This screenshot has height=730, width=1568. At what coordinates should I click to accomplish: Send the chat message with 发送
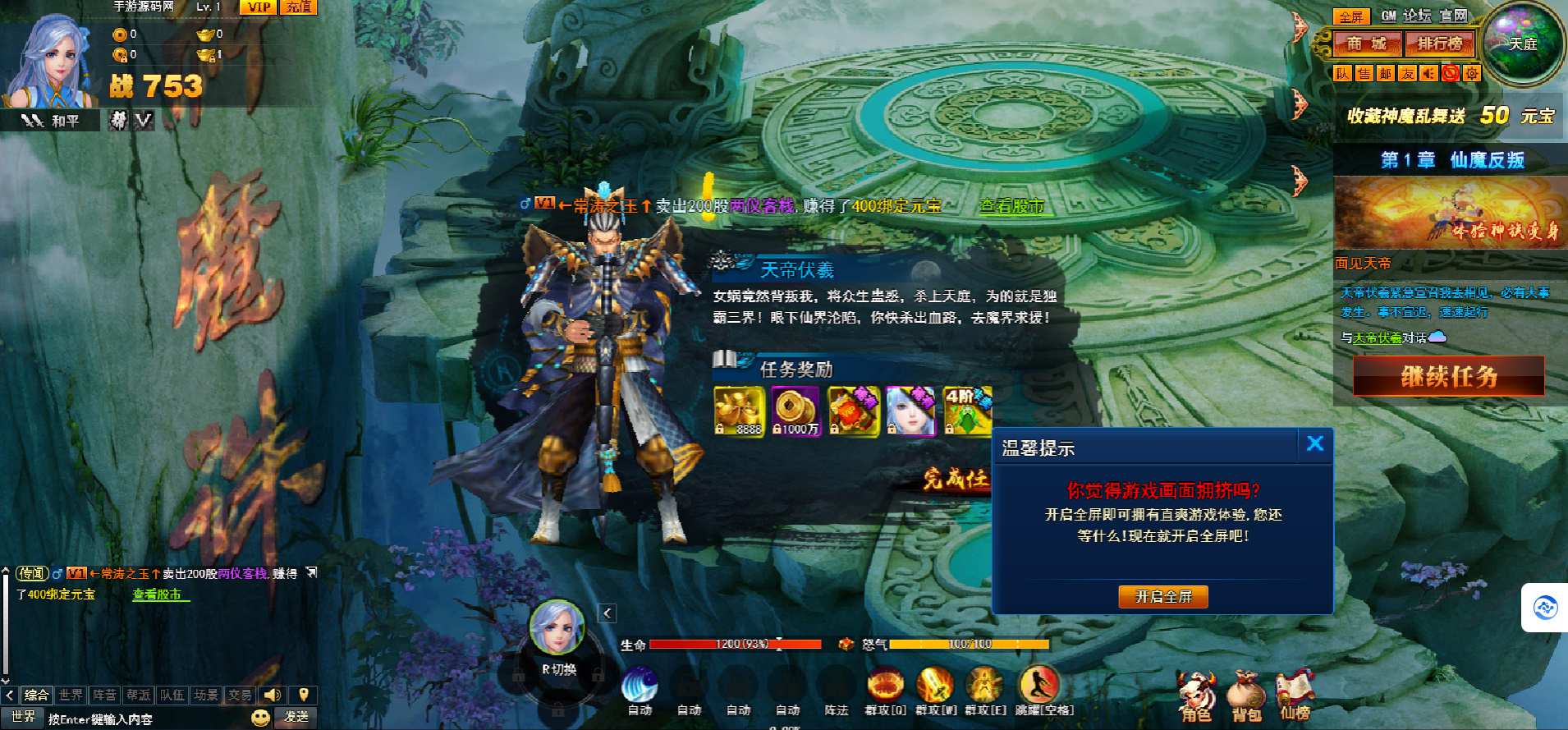pyautogui.click(x=296, y=718)
